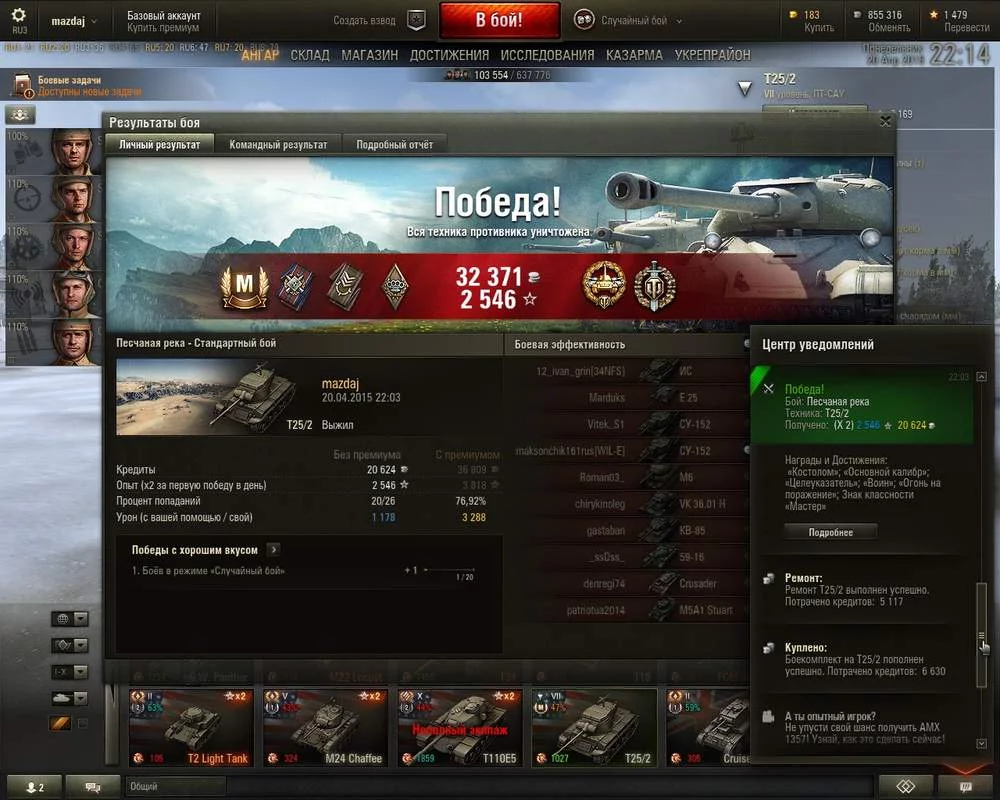Select the M24 Chaffee tank
Image resolution: width=1000 pixels, height=800 pixels.
pos(326,728)
